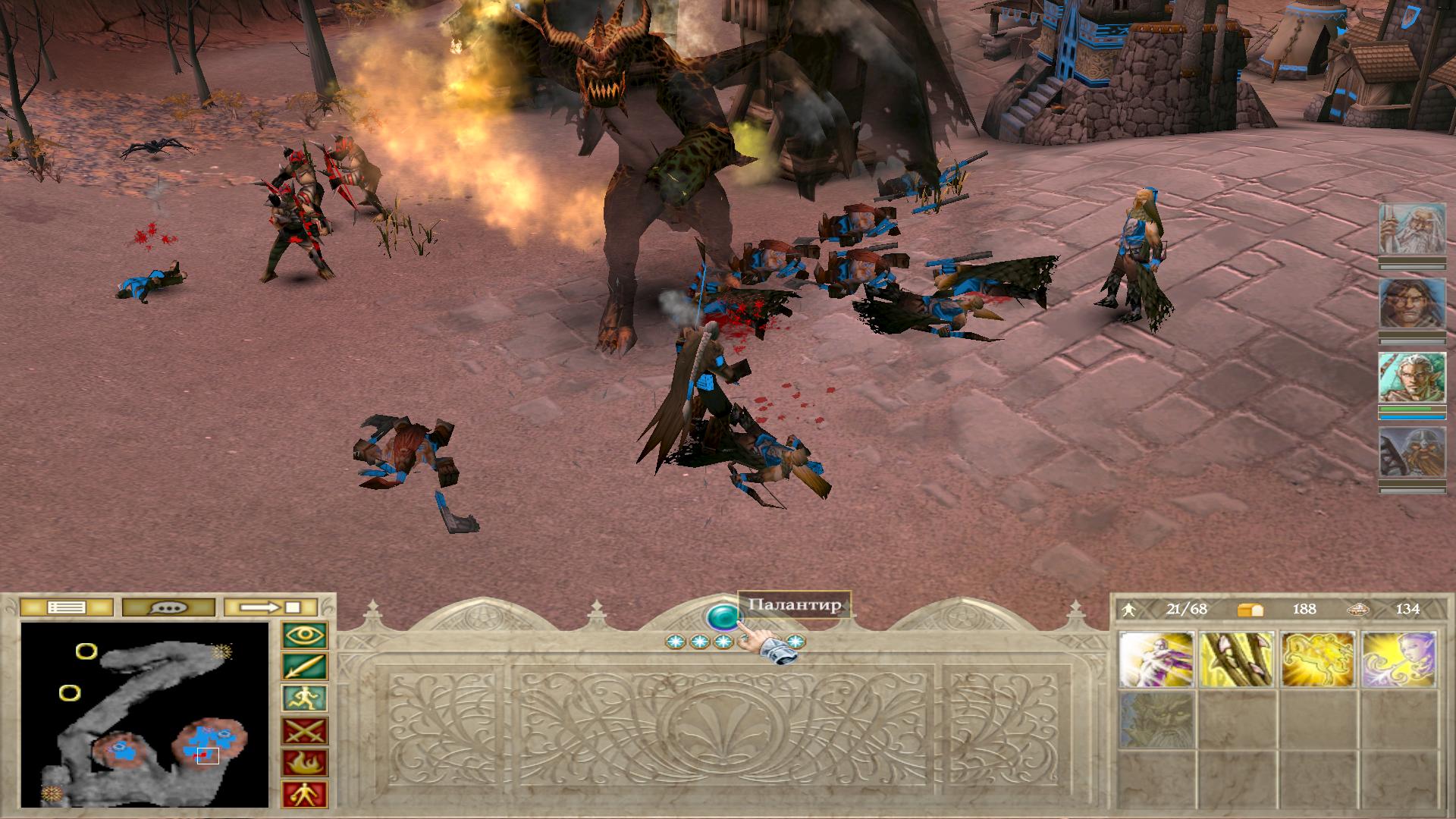
Task: Choose the golden arrow command icon
Action: coord(305,667)
